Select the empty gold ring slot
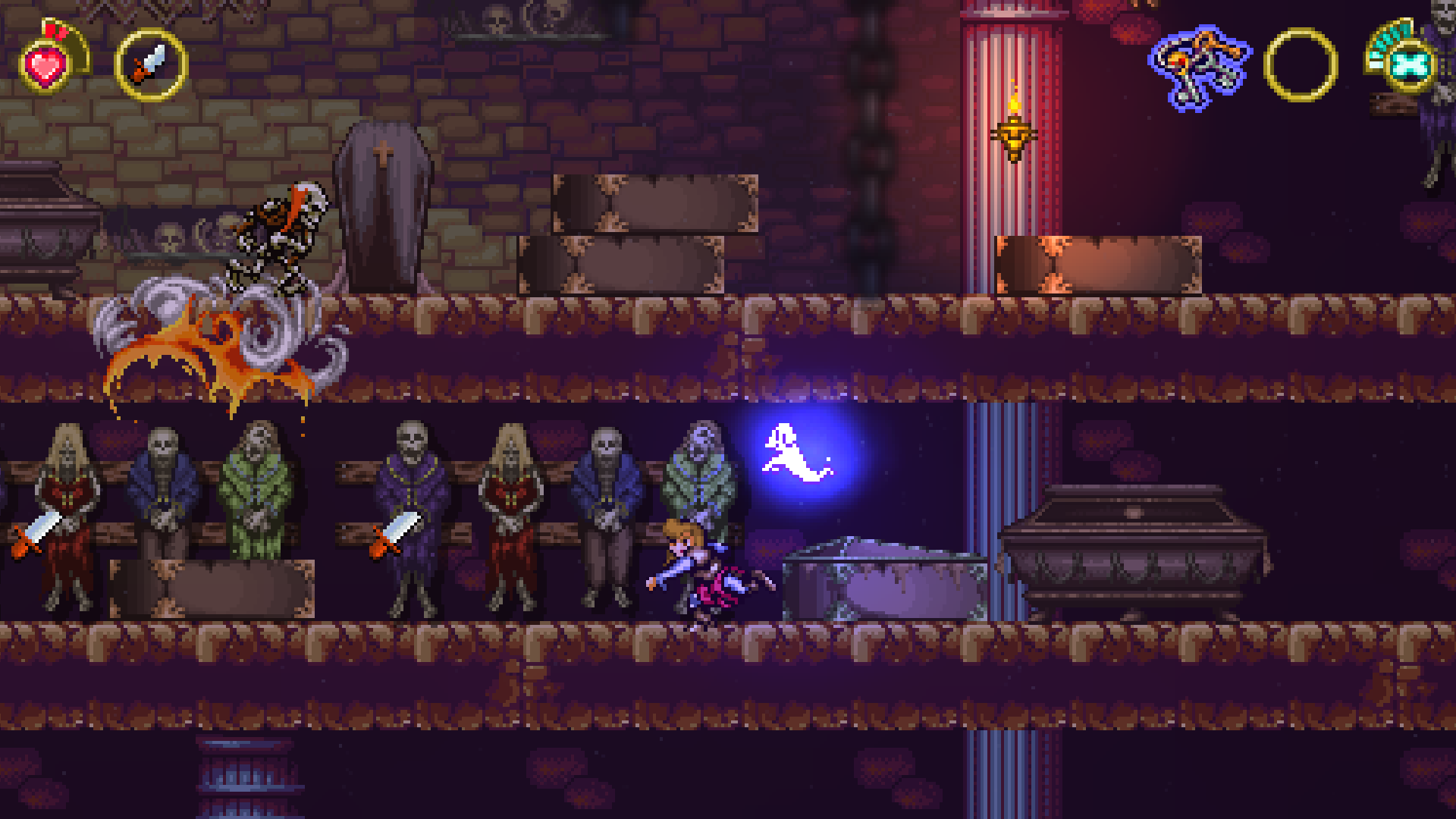Screen dimensions: 1456x819 point(1301,65)
